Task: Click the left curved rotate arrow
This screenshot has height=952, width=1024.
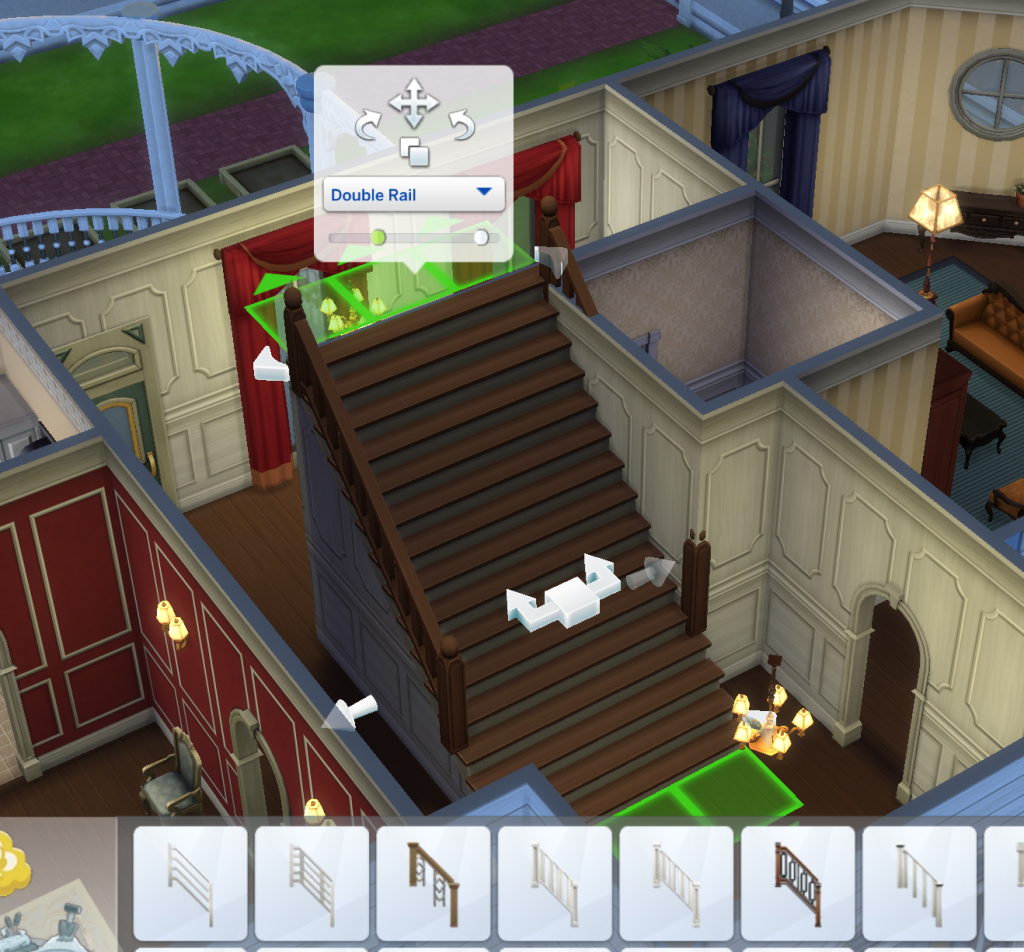Action: click(368, 127)
